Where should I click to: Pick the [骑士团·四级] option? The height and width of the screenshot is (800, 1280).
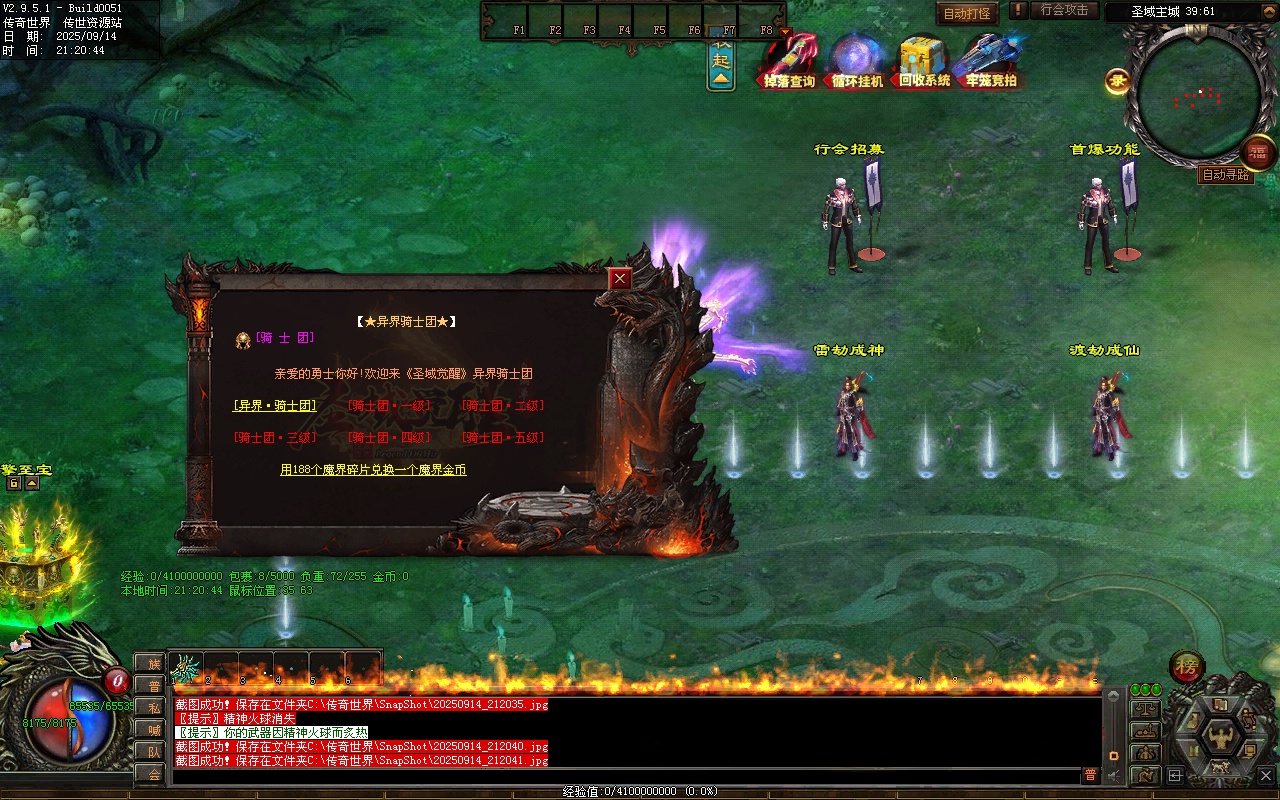389,438
